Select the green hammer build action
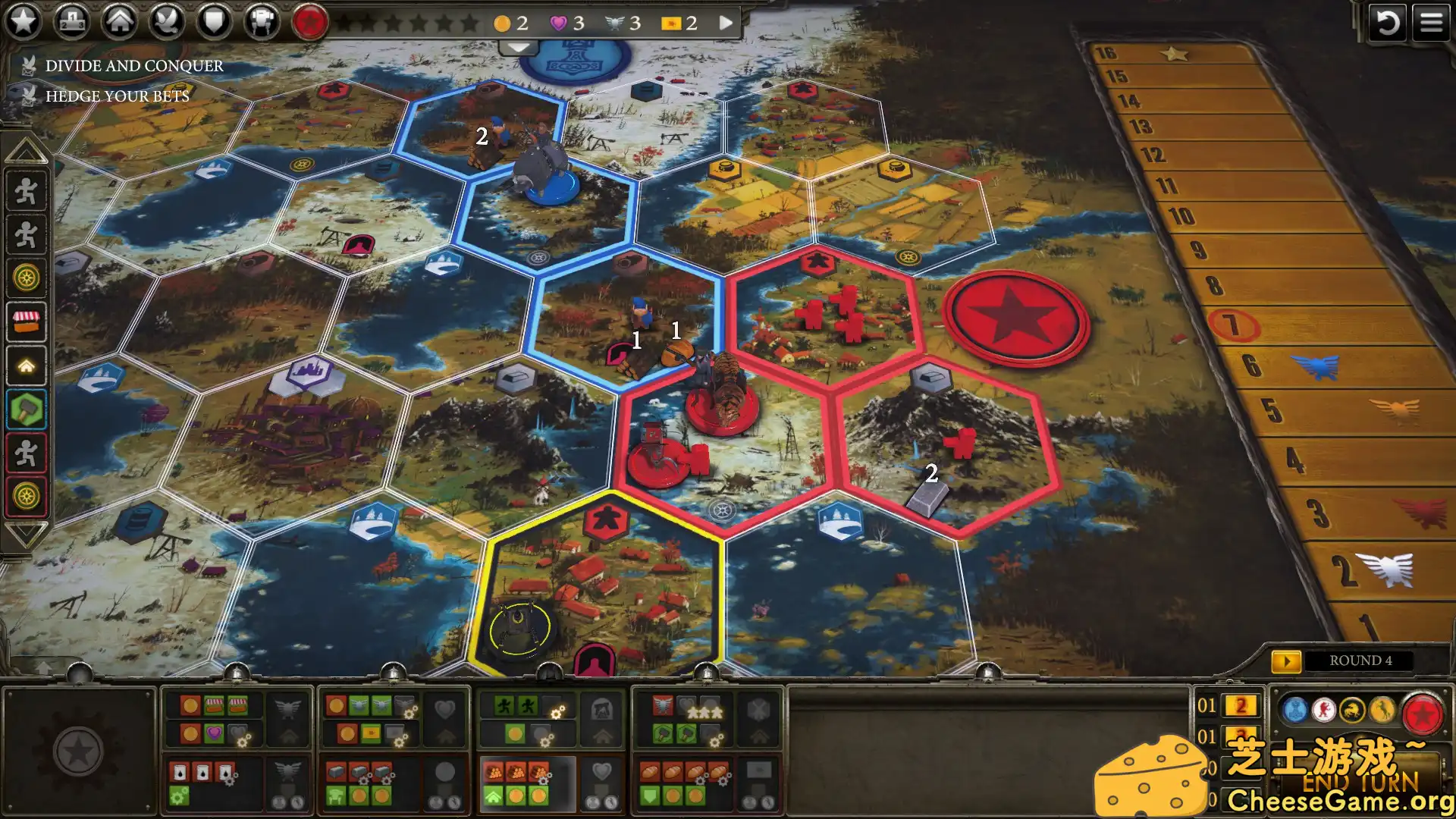This screenshot has height=819, width=1456. 27,404
